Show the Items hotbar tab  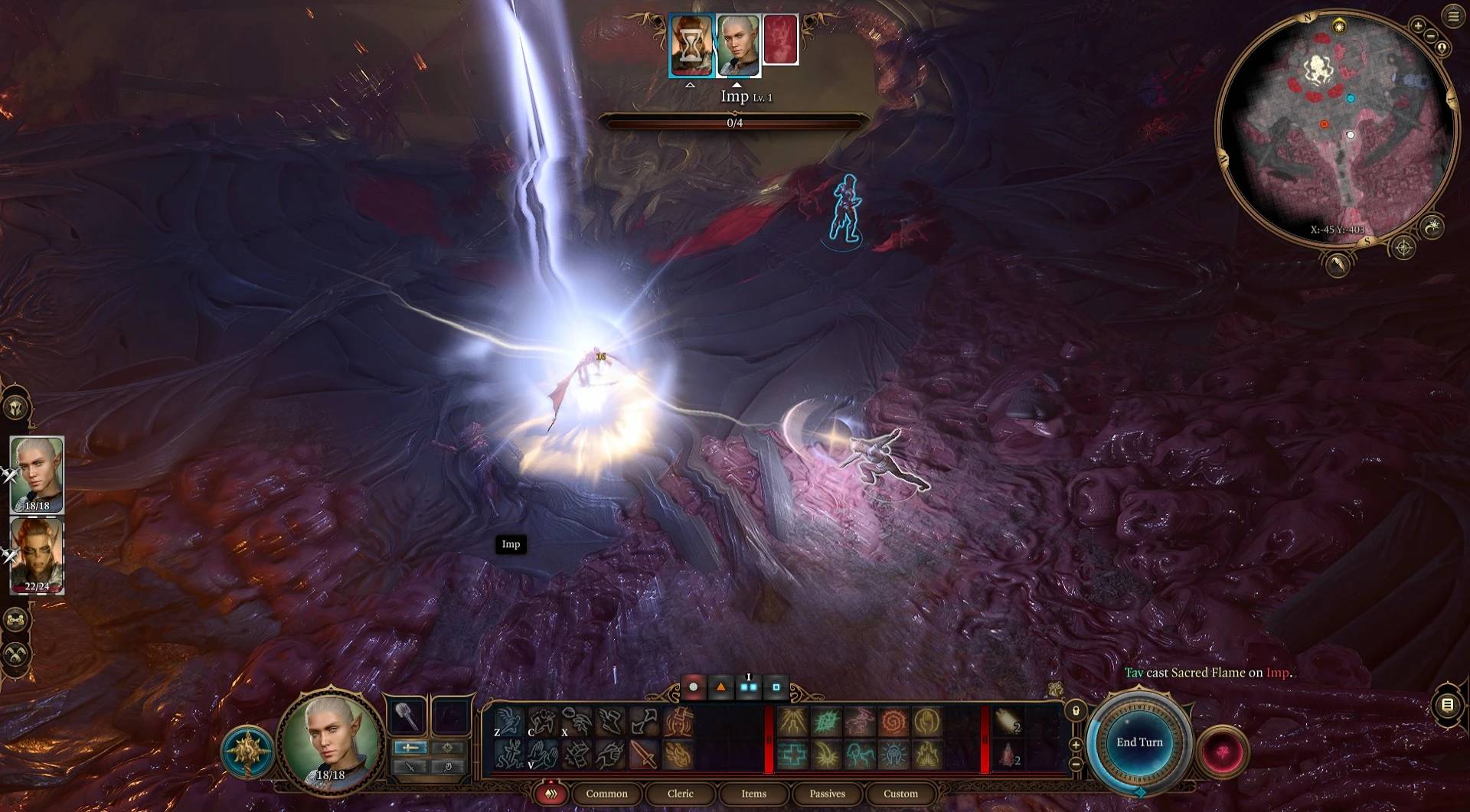click(x=753, y=794)
